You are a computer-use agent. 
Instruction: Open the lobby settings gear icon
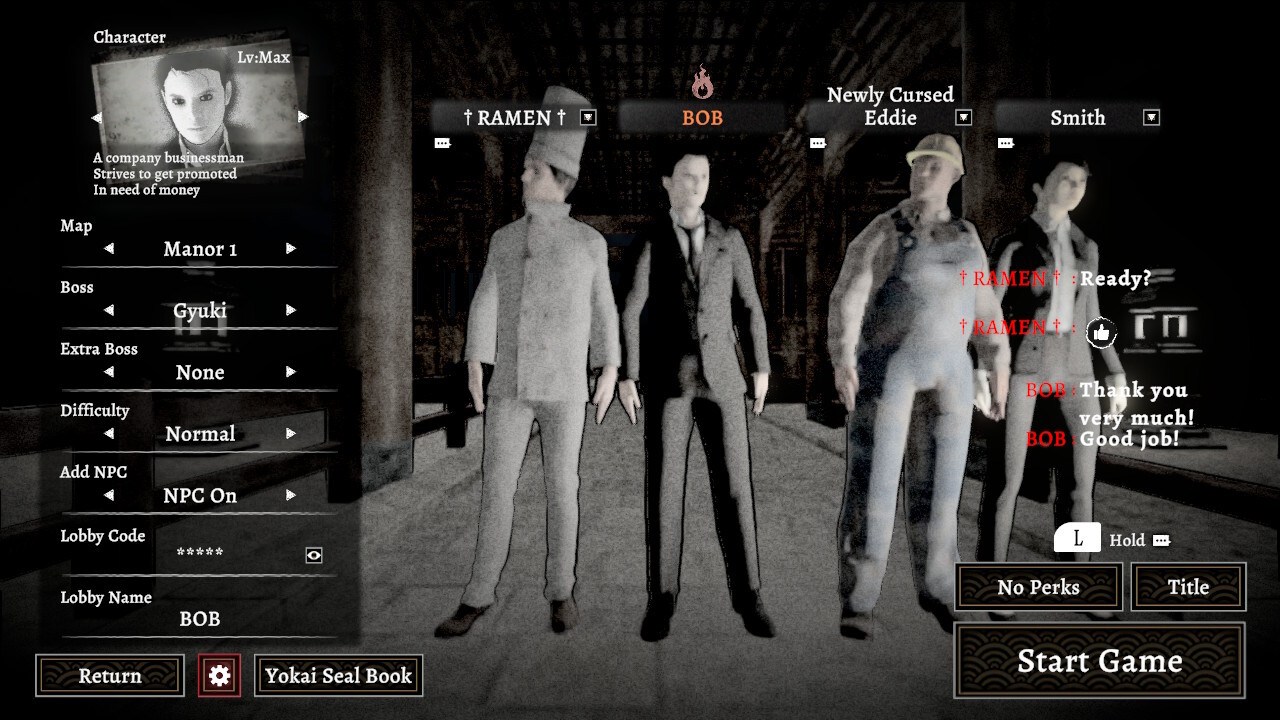[x=218, y=675]
